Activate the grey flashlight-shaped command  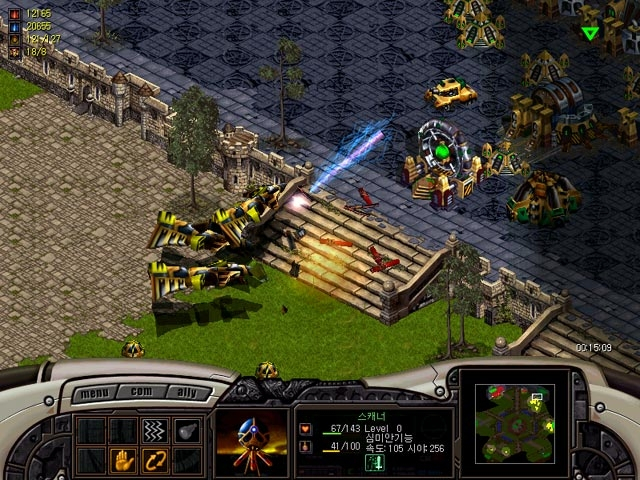click(x=186, y=430)
